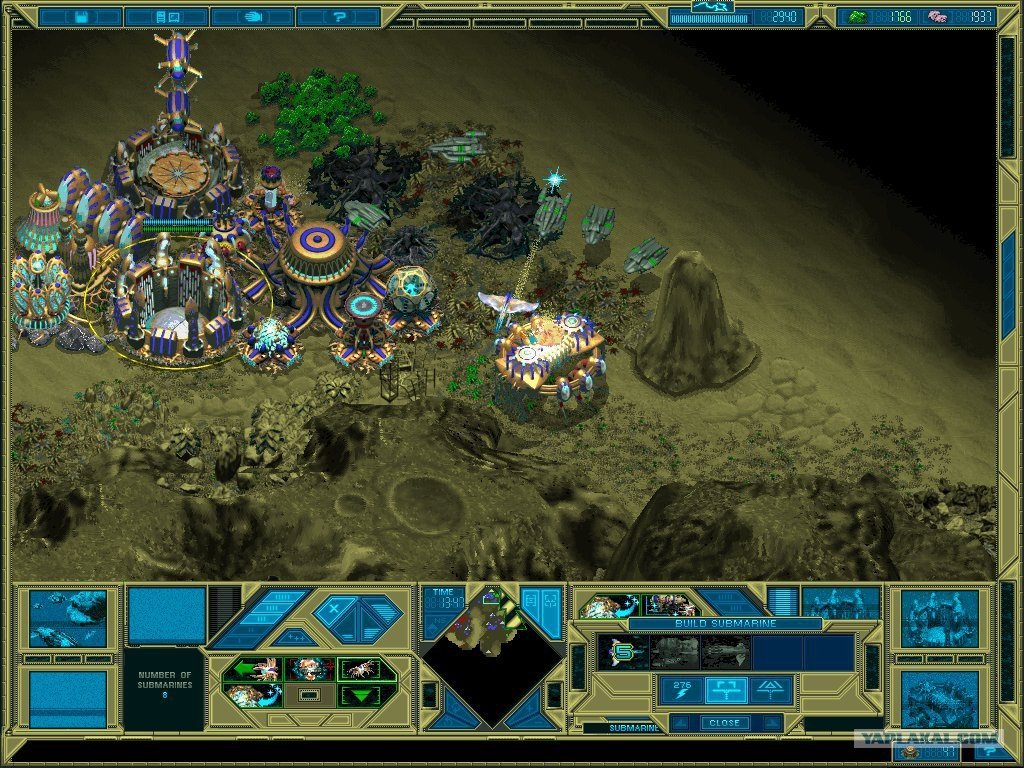Click the triangle-shaped button beside the build mode

point(772,689)
